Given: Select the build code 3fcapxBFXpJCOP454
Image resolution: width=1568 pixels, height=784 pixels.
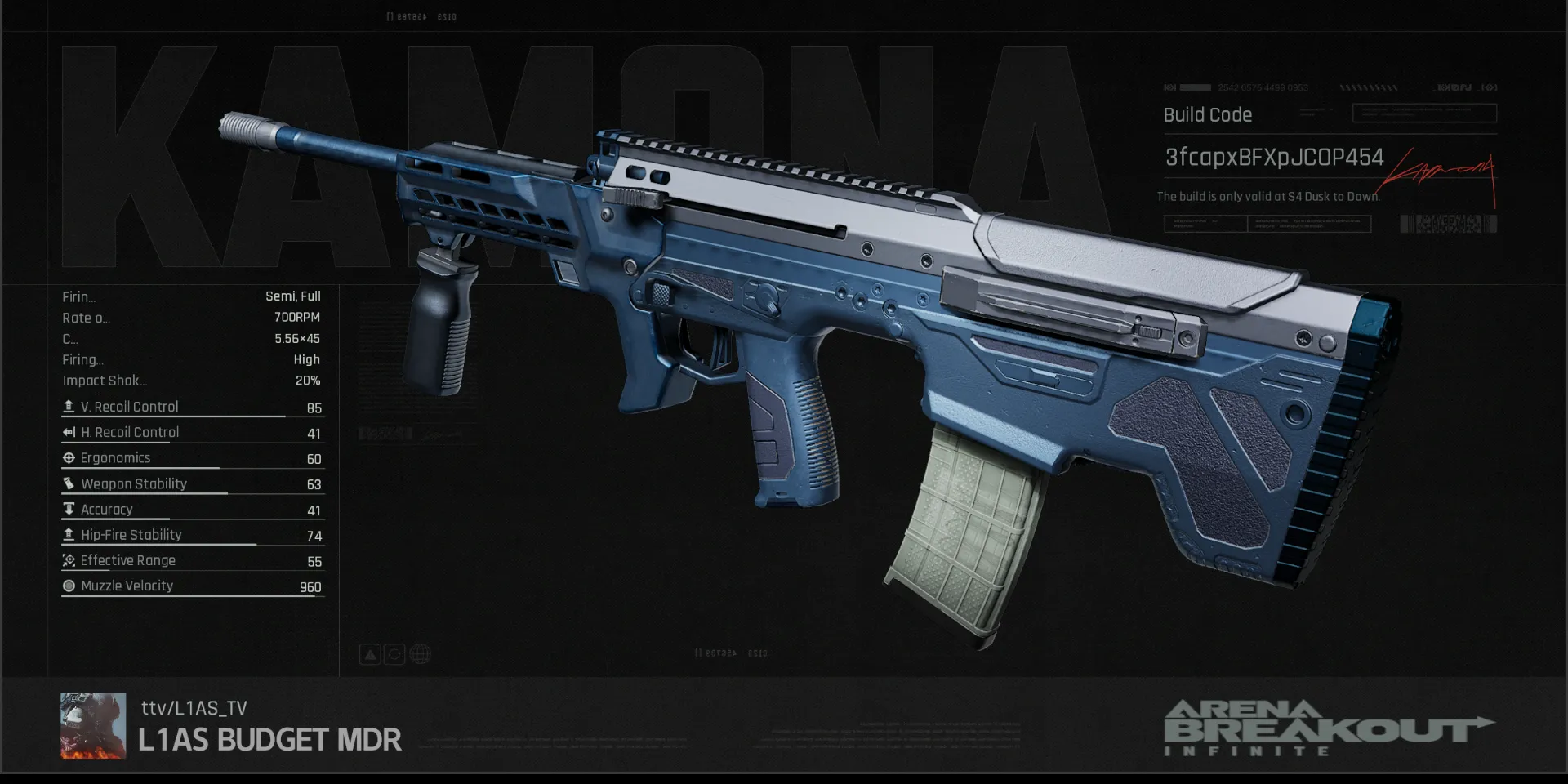Looking at the screenshot, I should click(1273, 158).
